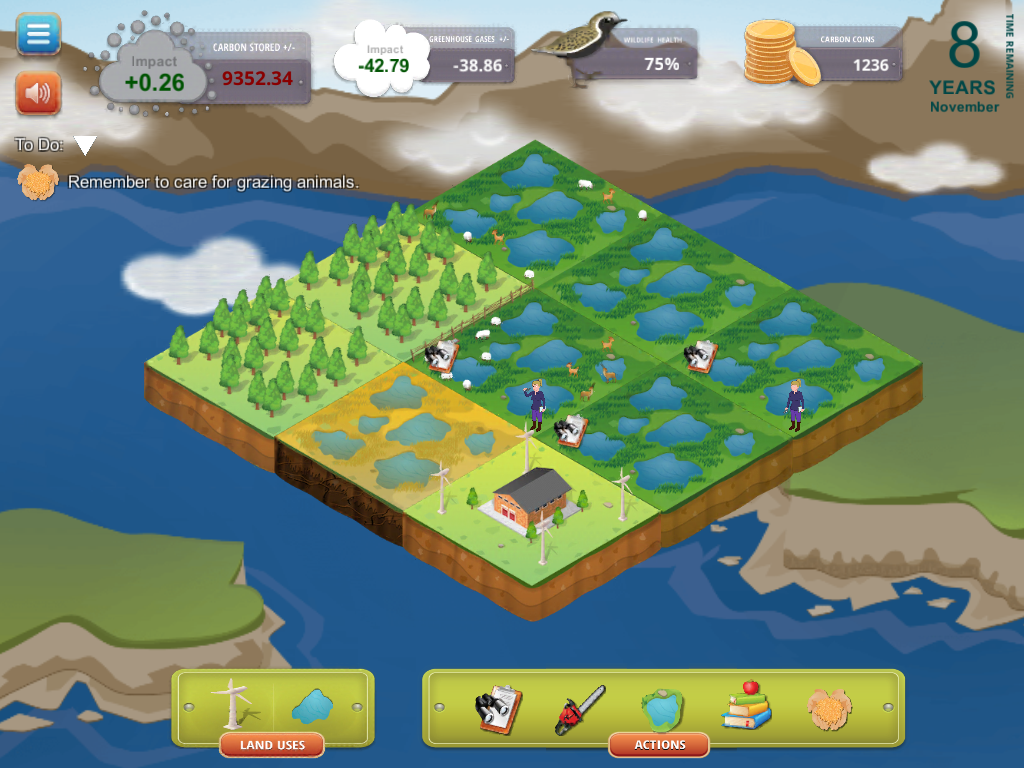
Task: Select the binoculars clipboard survey action
Action: (x=498, y=709)
